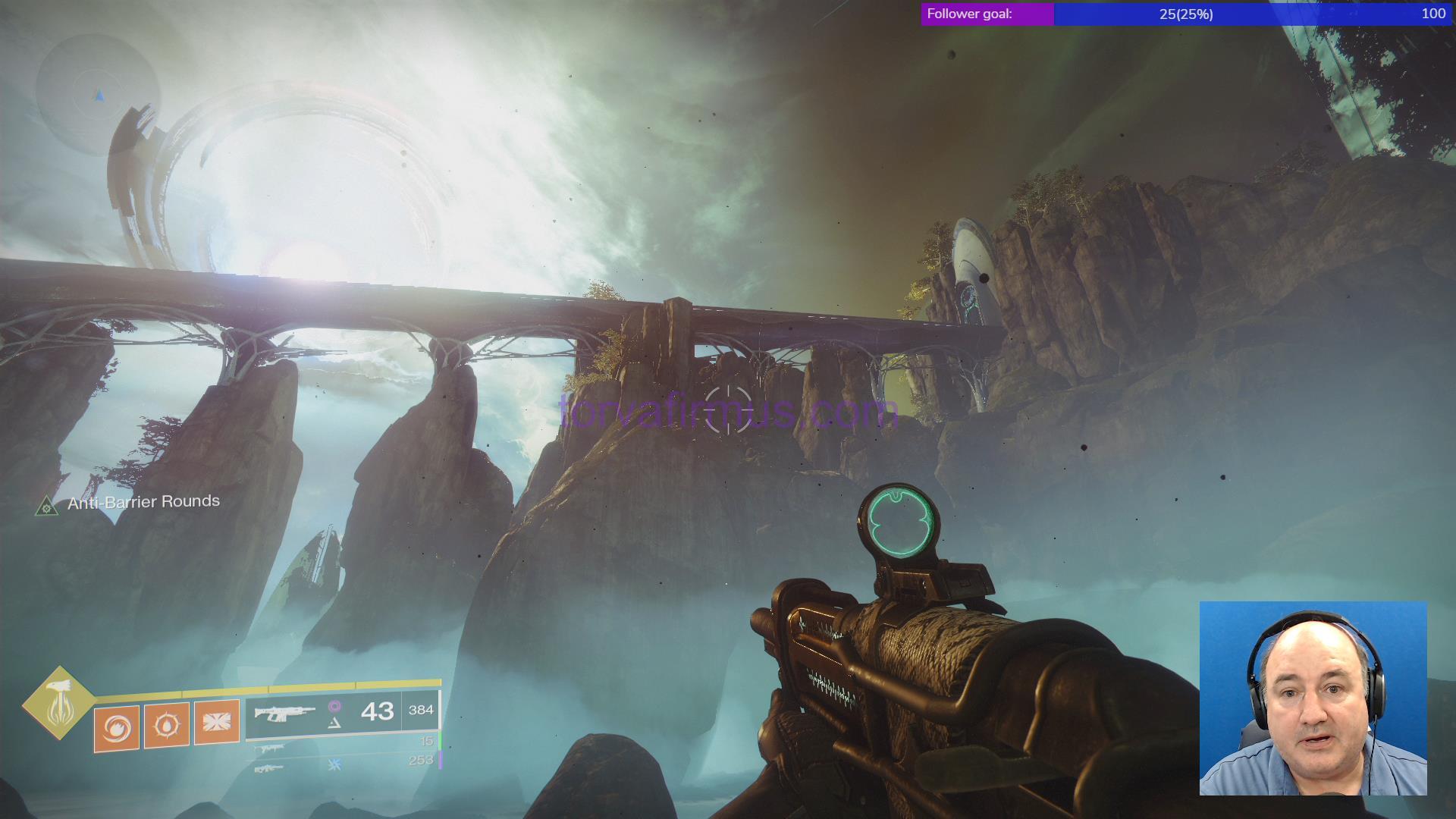Activate the golden diamond super ability icon

58,703
